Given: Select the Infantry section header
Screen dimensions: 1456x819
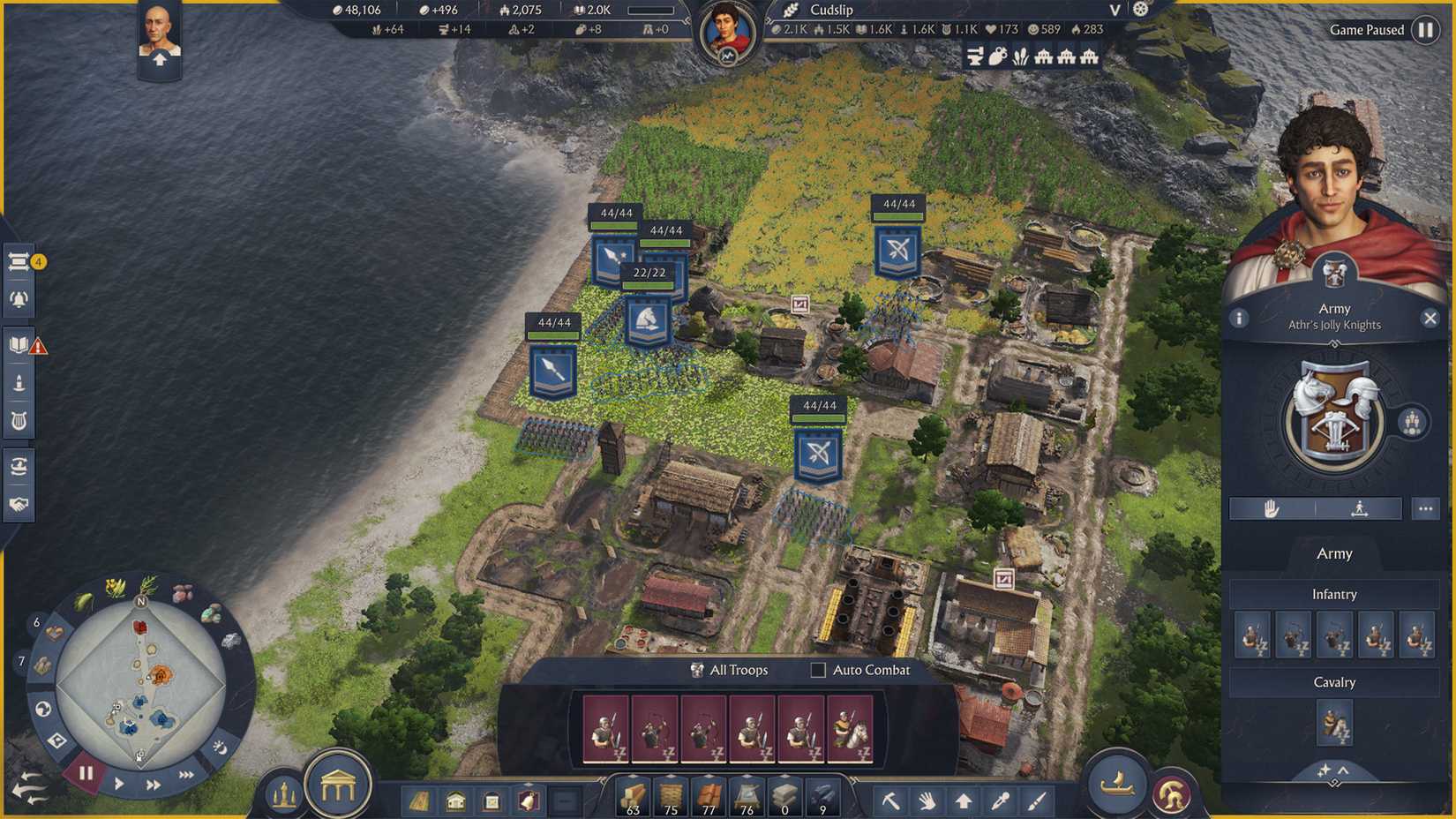Looking at the screenshot, I should [x=1333, y=594].
